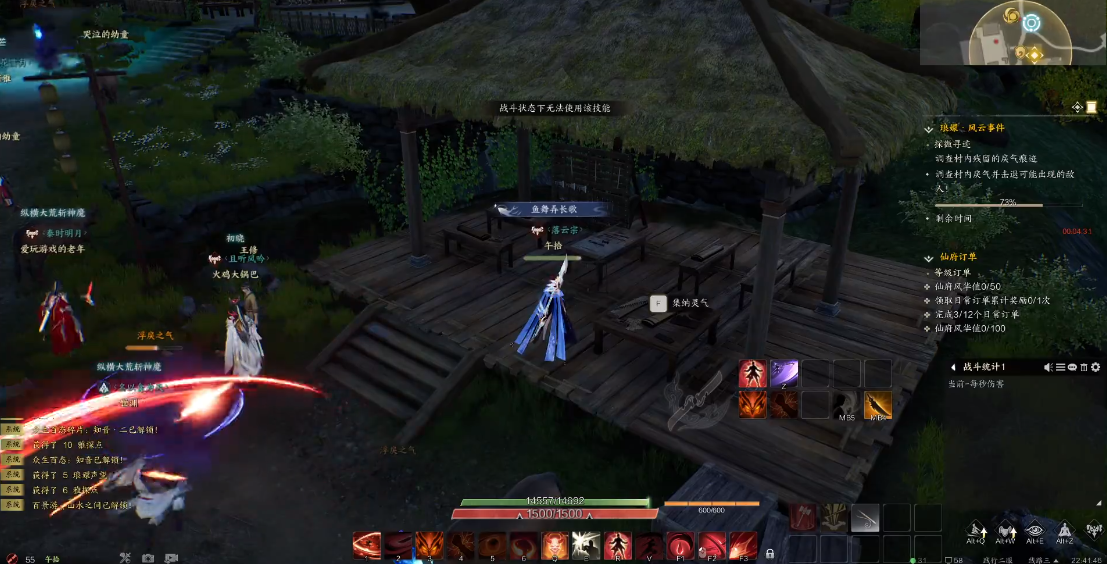Viewport: 1107px width, 564px height.
Task: Trigger the F1 red swirl skill
Action: point(682,545)
